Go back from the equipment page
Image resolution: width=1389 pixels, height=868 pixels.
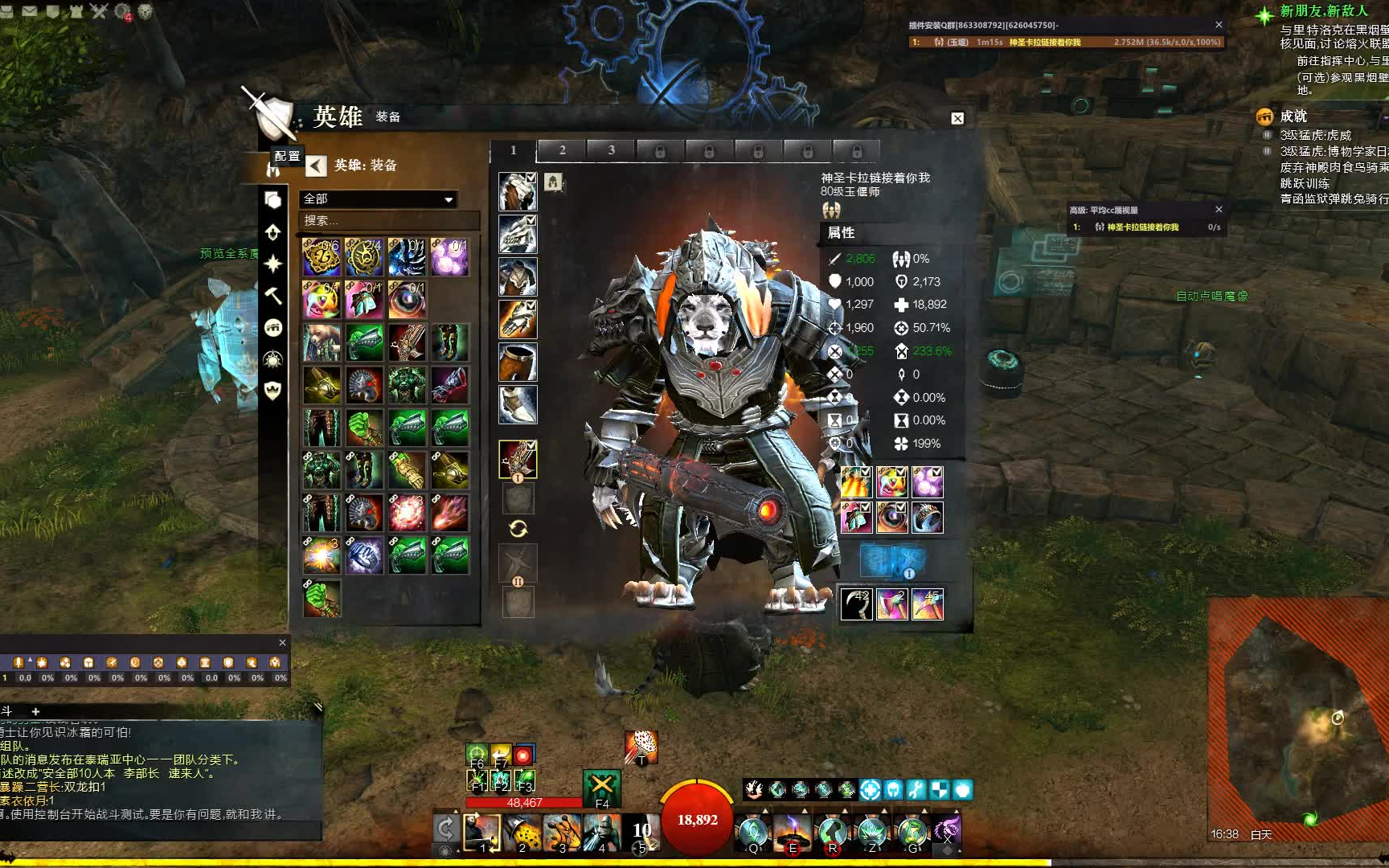point(316,166)
